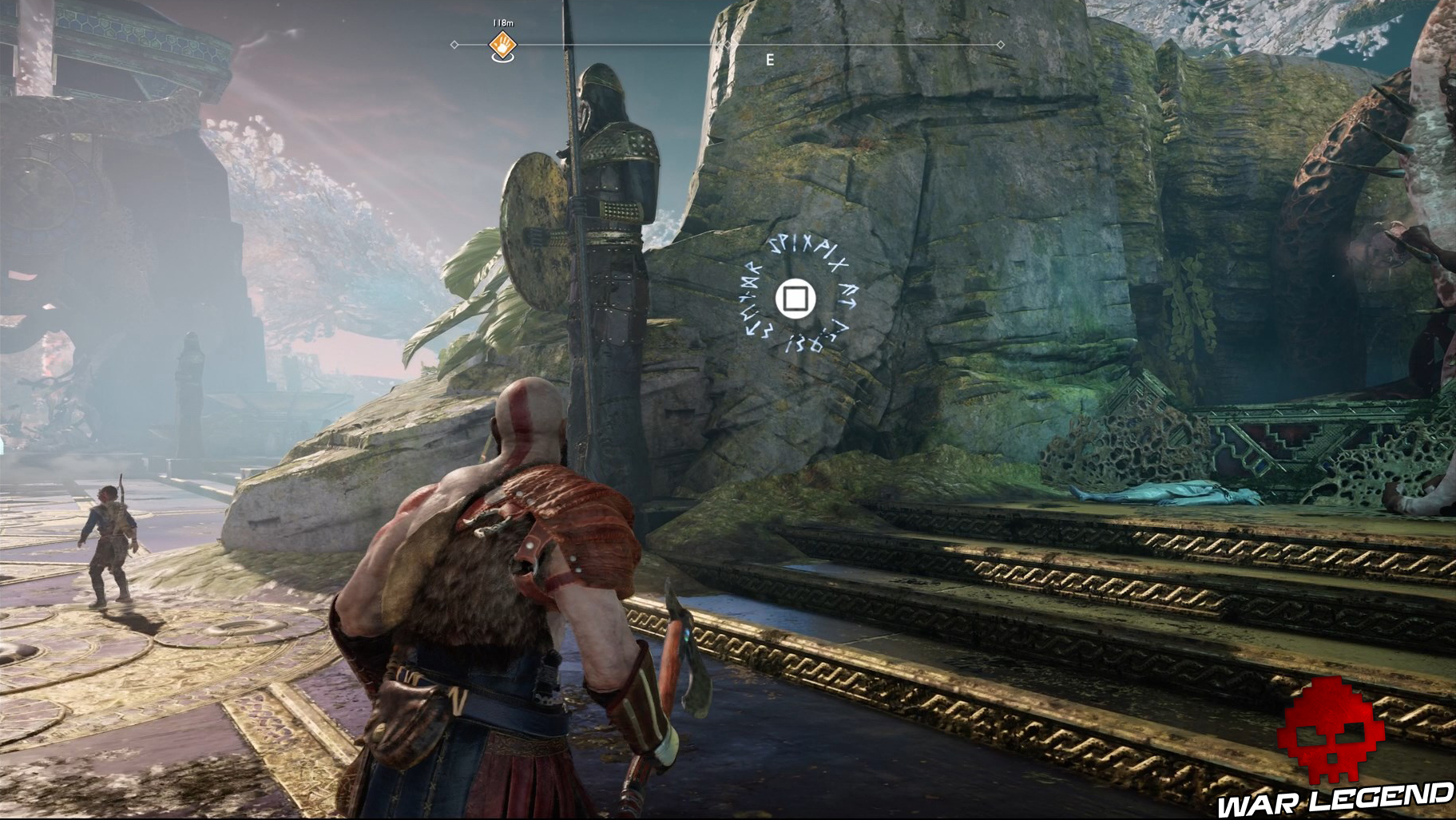Click the diamond marker at compass right end
This screenshot has height=820, width=1456.
tap(1001, 46)
